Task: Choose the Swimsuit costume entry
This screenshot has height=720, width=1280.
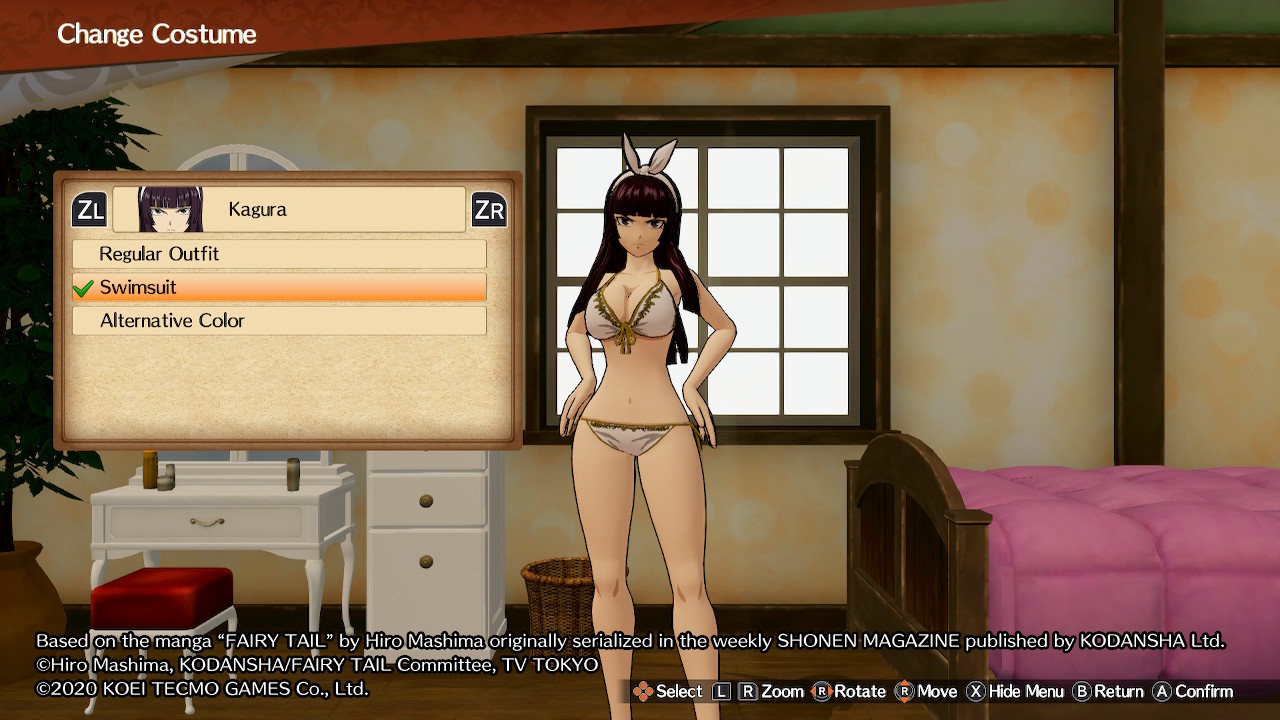Action: (x=279, y=288)
